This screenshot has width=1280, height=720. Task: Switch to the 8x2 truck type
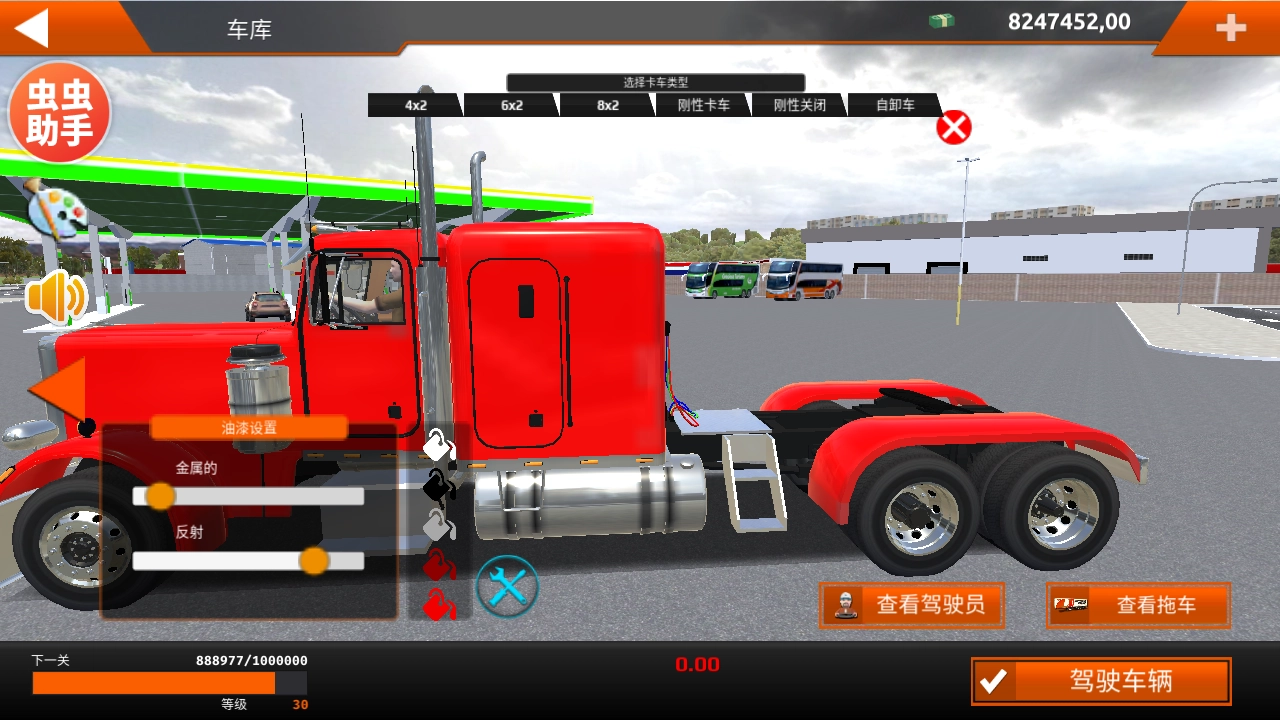click(x=608, y=105)
